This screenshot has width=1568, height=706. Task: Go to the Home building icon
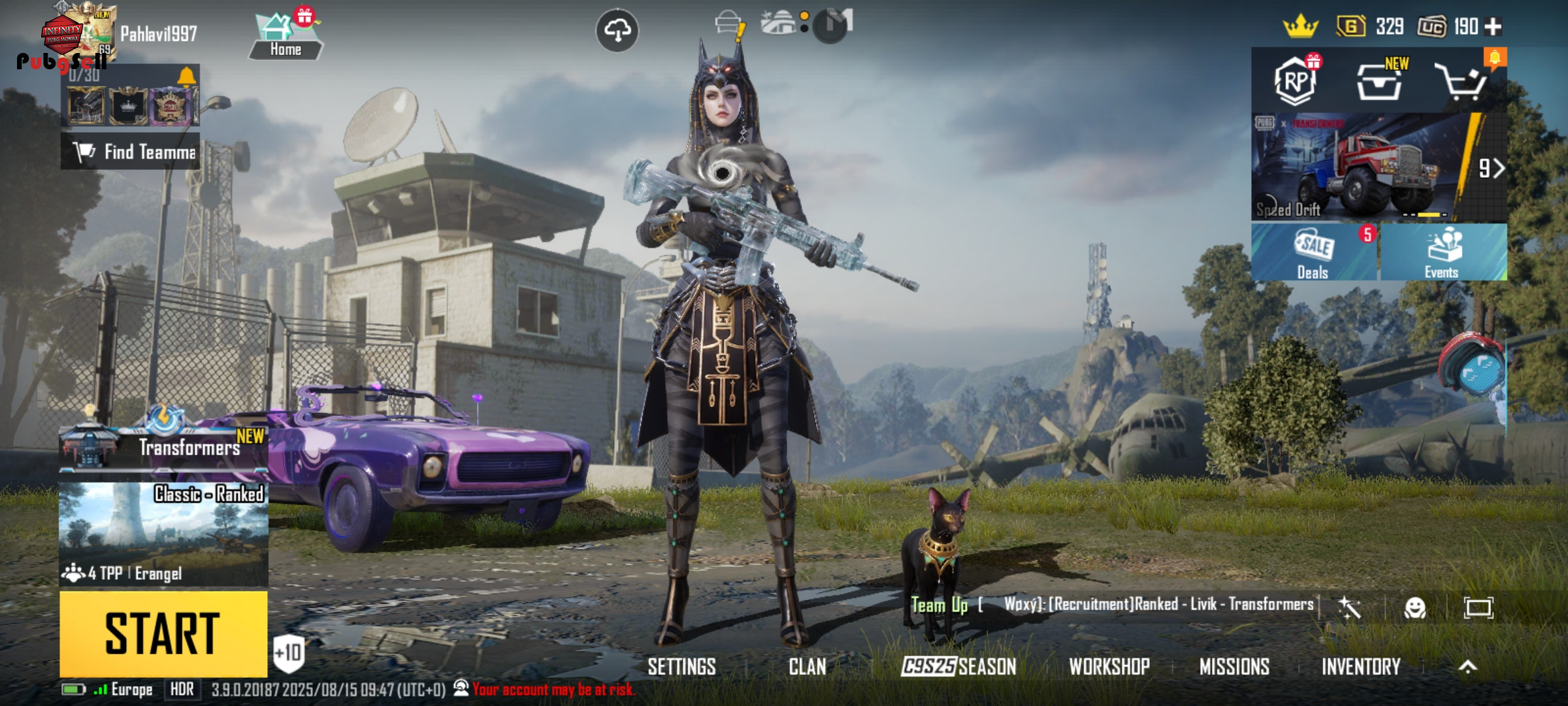coord(286,36)
